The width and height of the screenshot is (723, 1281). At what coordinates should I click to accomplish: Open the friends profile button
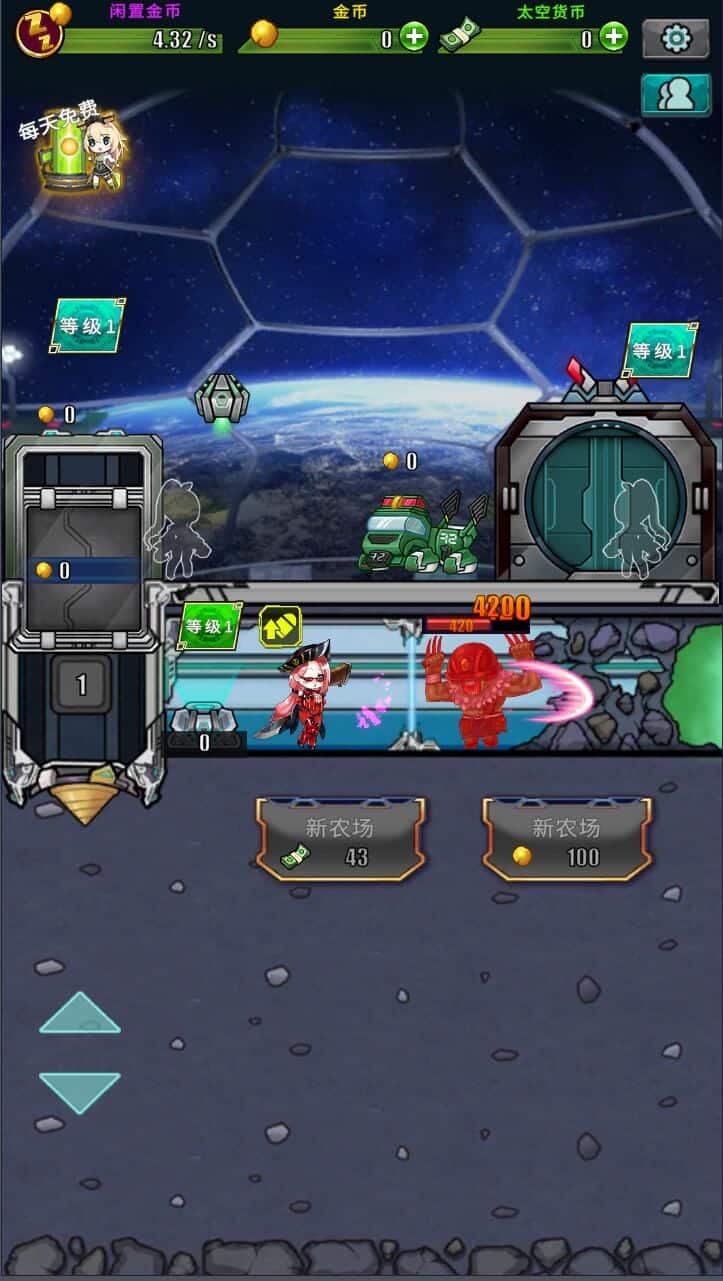[x=675, y=94]
